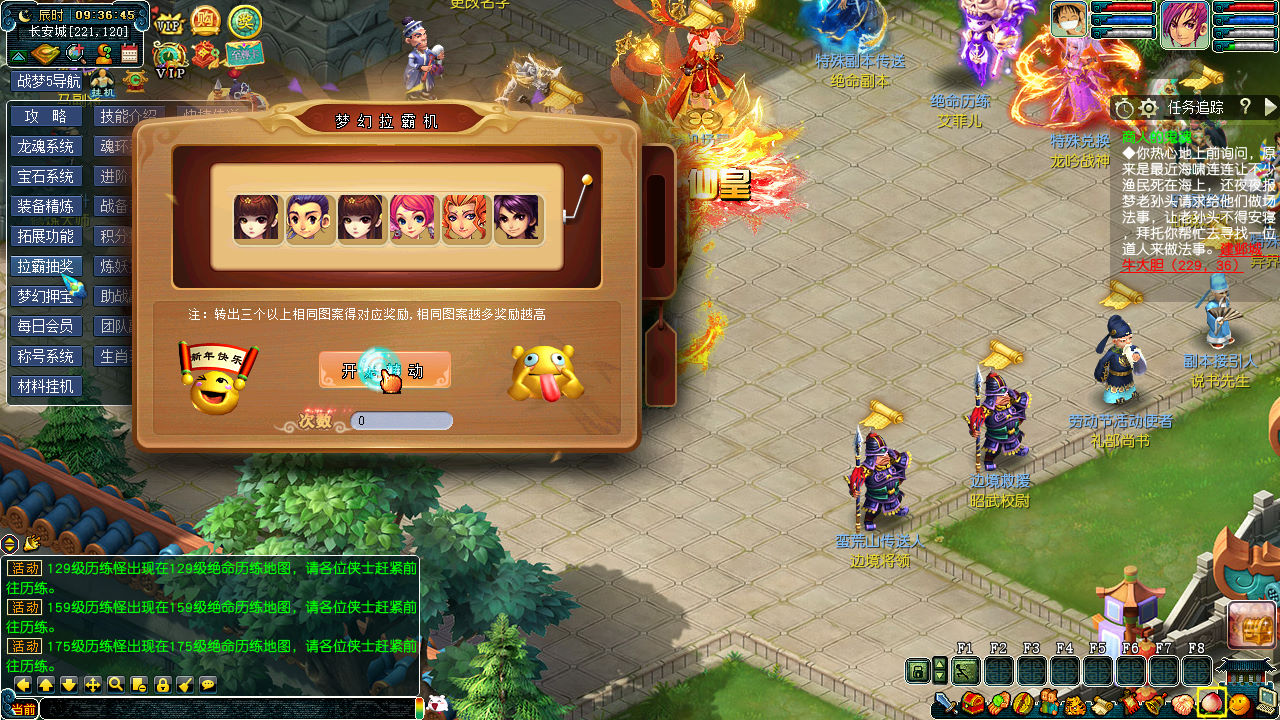
Task: Open the 材料挂机 menu entry
Action: [46, 386]
